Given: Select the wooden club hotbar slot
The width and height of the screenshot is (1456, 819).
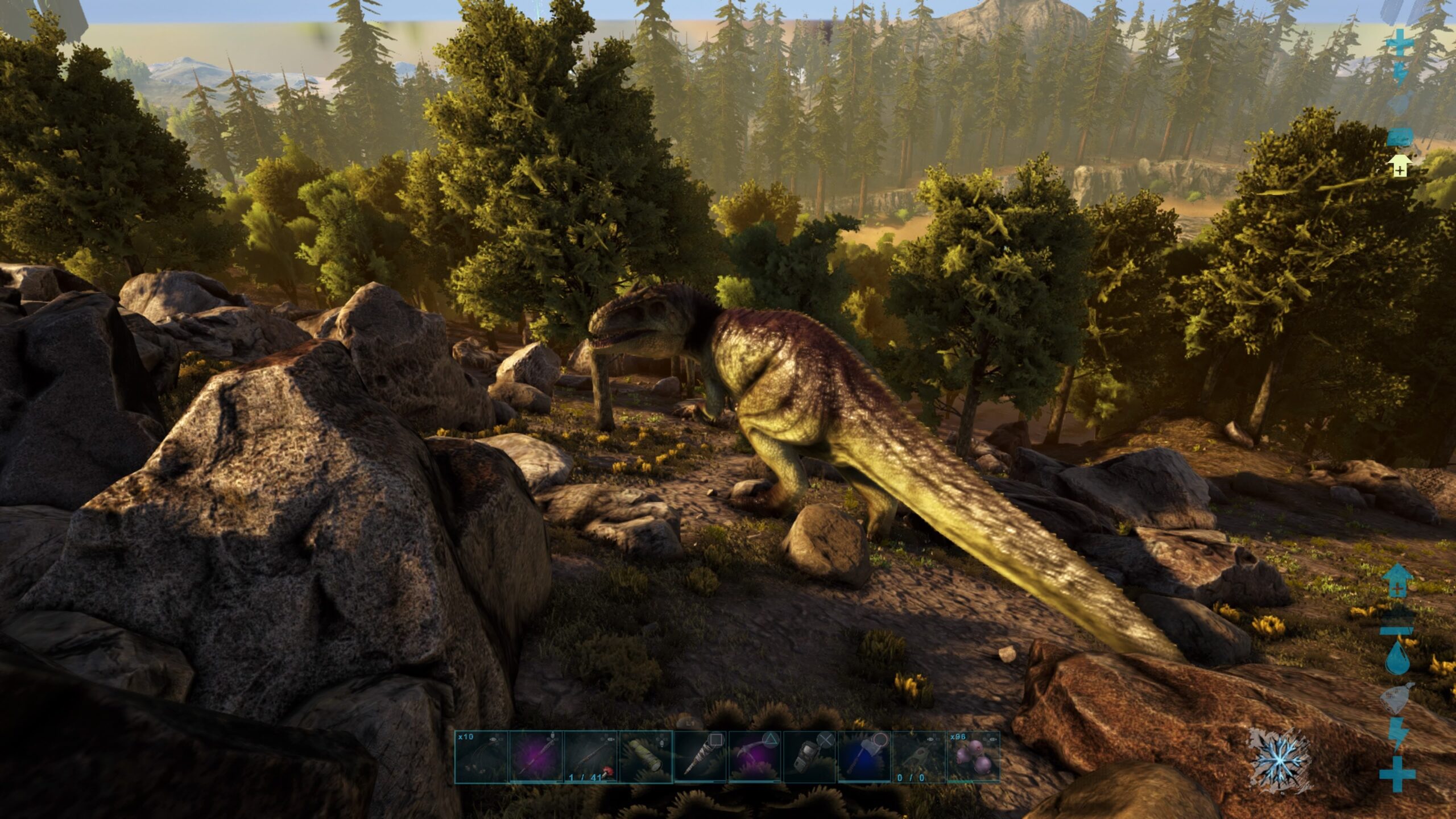Looking at the screenshot, I should coord(700,757).
